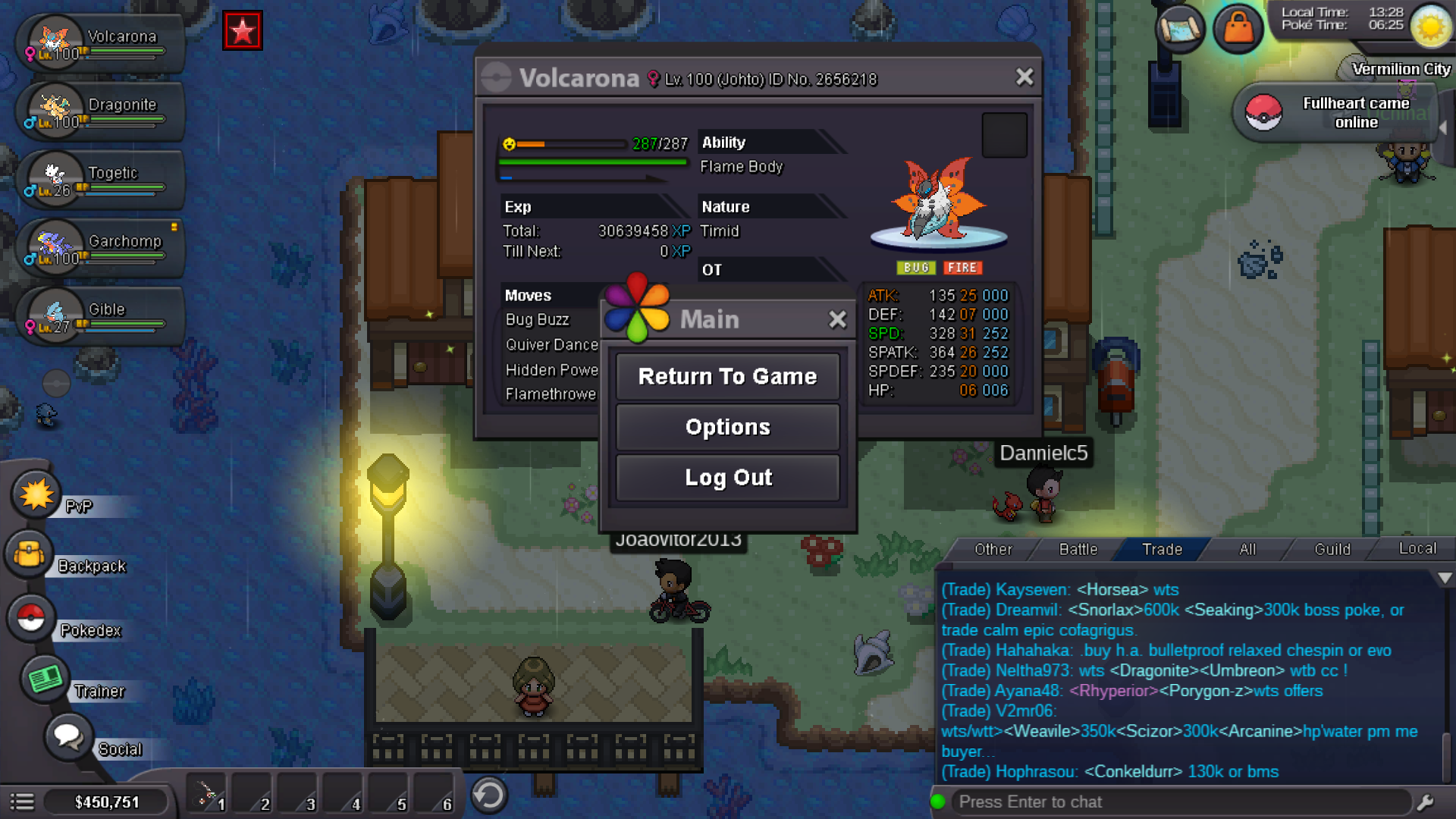Open the Pokedex
Viewport: 1456px width, 819px height.
point(32,619)
